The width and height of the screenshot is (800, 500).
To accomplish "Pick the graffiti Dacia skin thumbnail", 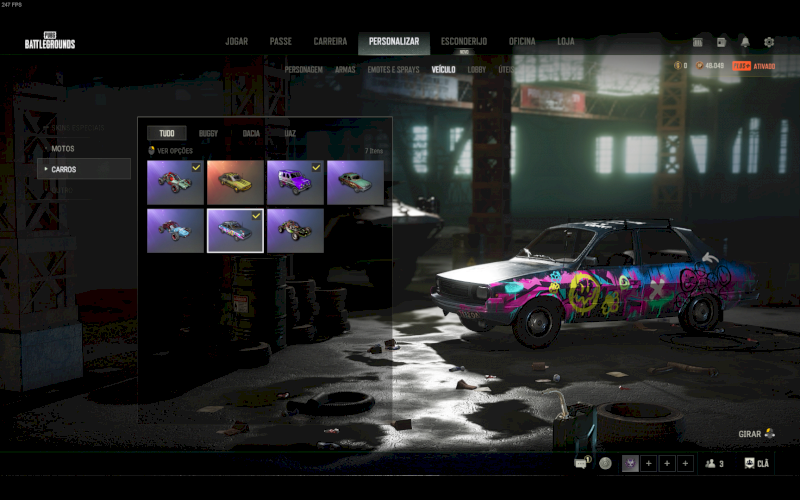I will pos(235,230).
